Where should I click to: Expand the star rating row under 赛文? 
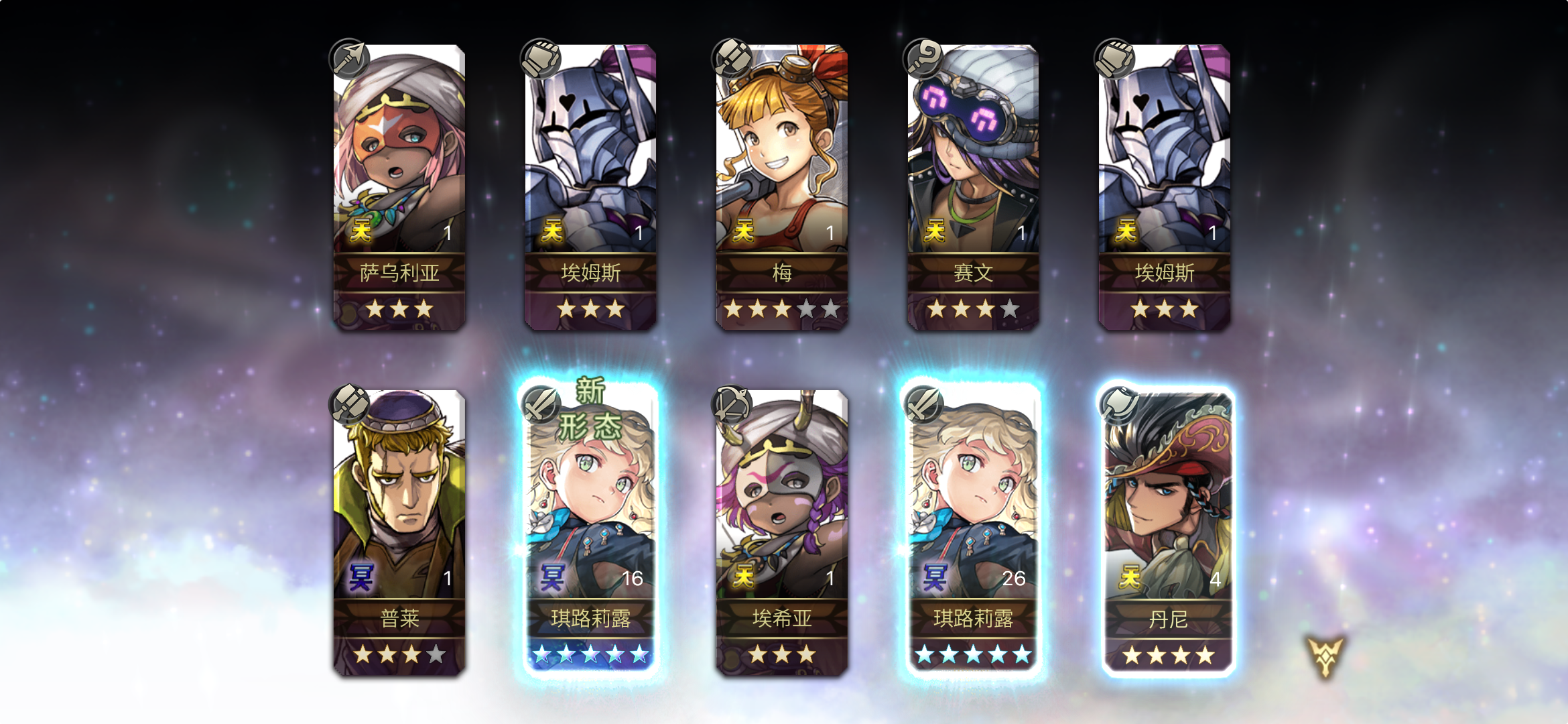pyautogui.click(x=973, y=308)
